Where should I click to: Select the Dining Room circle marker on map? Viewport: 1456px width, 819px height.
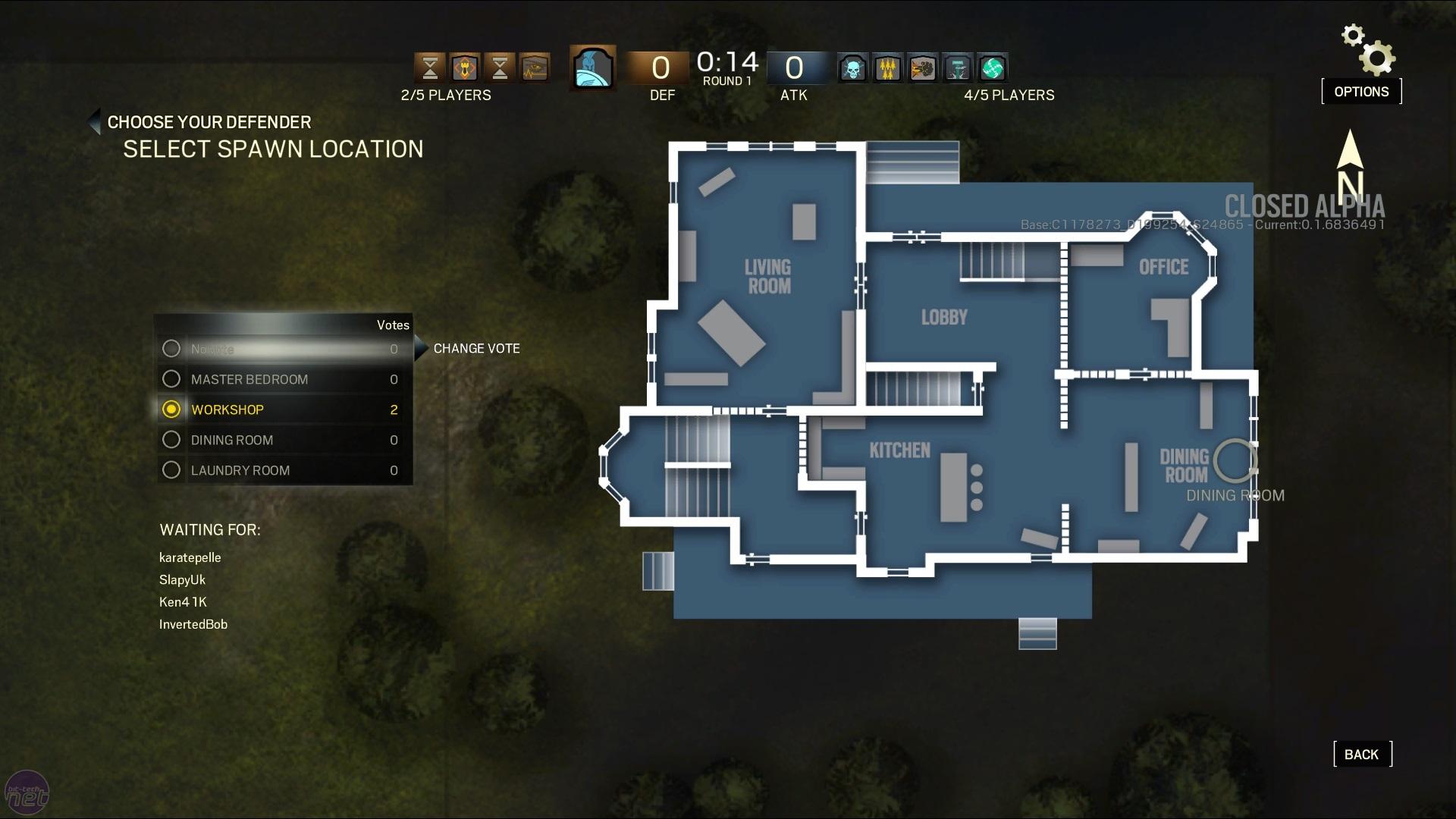tap(1234, 460)
